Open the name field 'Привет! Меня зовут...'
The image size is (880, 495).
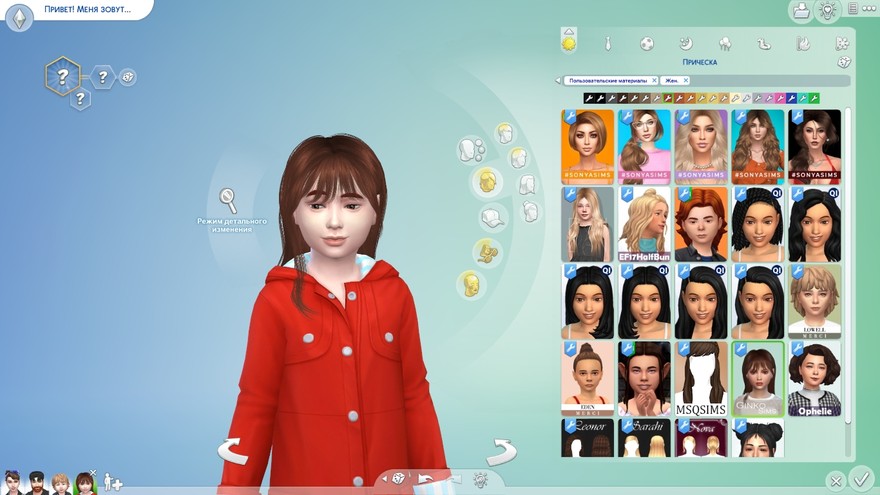pos(87,9)
